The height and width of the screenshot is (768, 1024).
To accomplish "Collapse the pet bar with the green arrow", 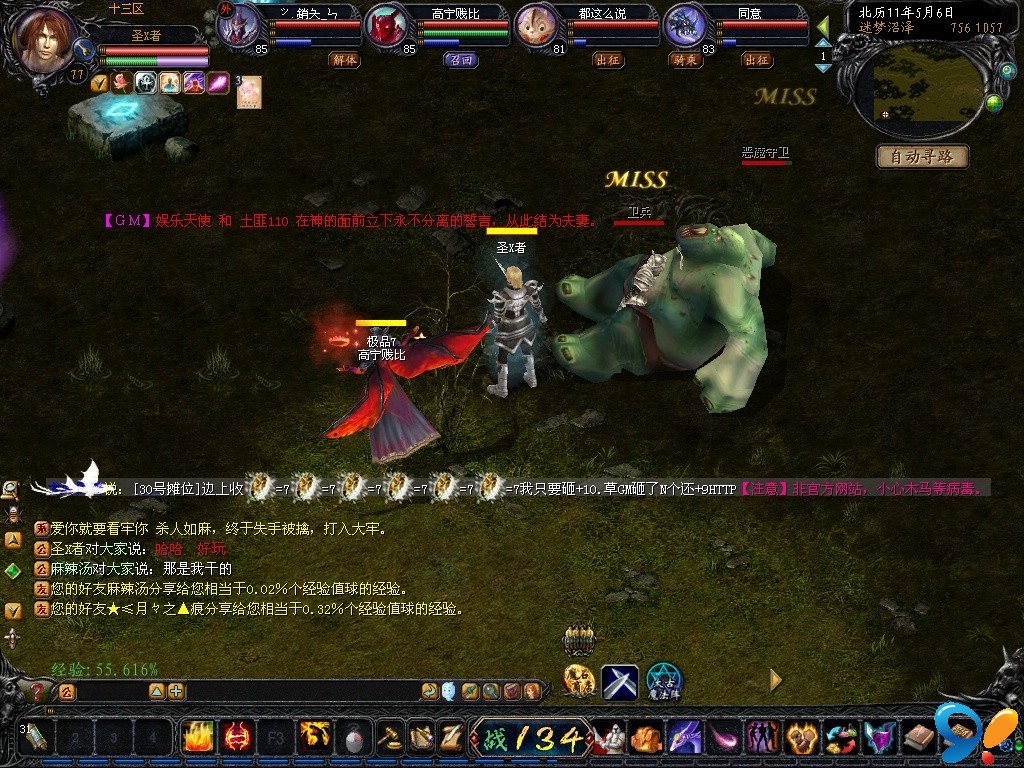I will (x=823, y=26).
